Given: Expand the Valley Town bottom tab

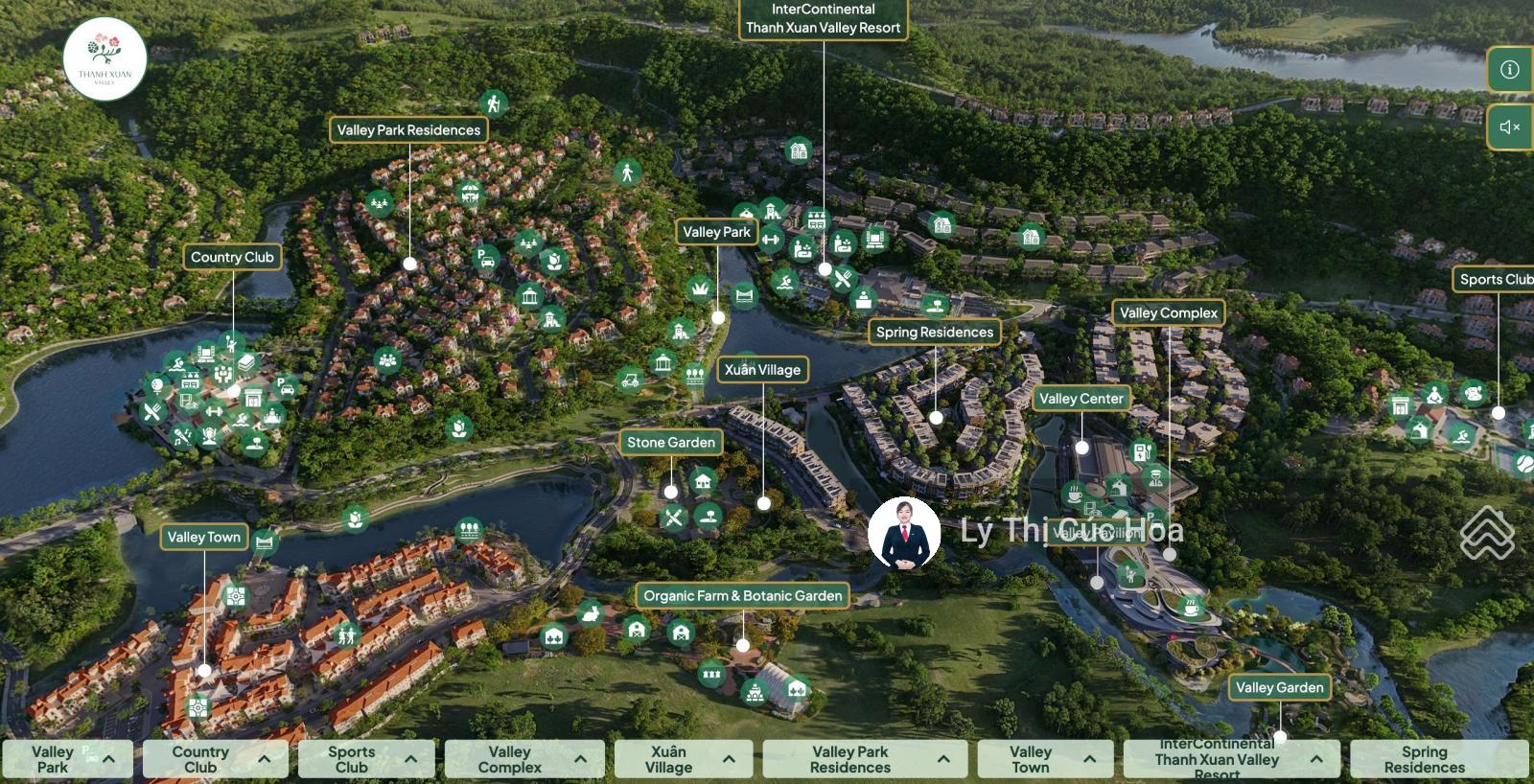Looking at the screenshot, I should click(1045, 759).
